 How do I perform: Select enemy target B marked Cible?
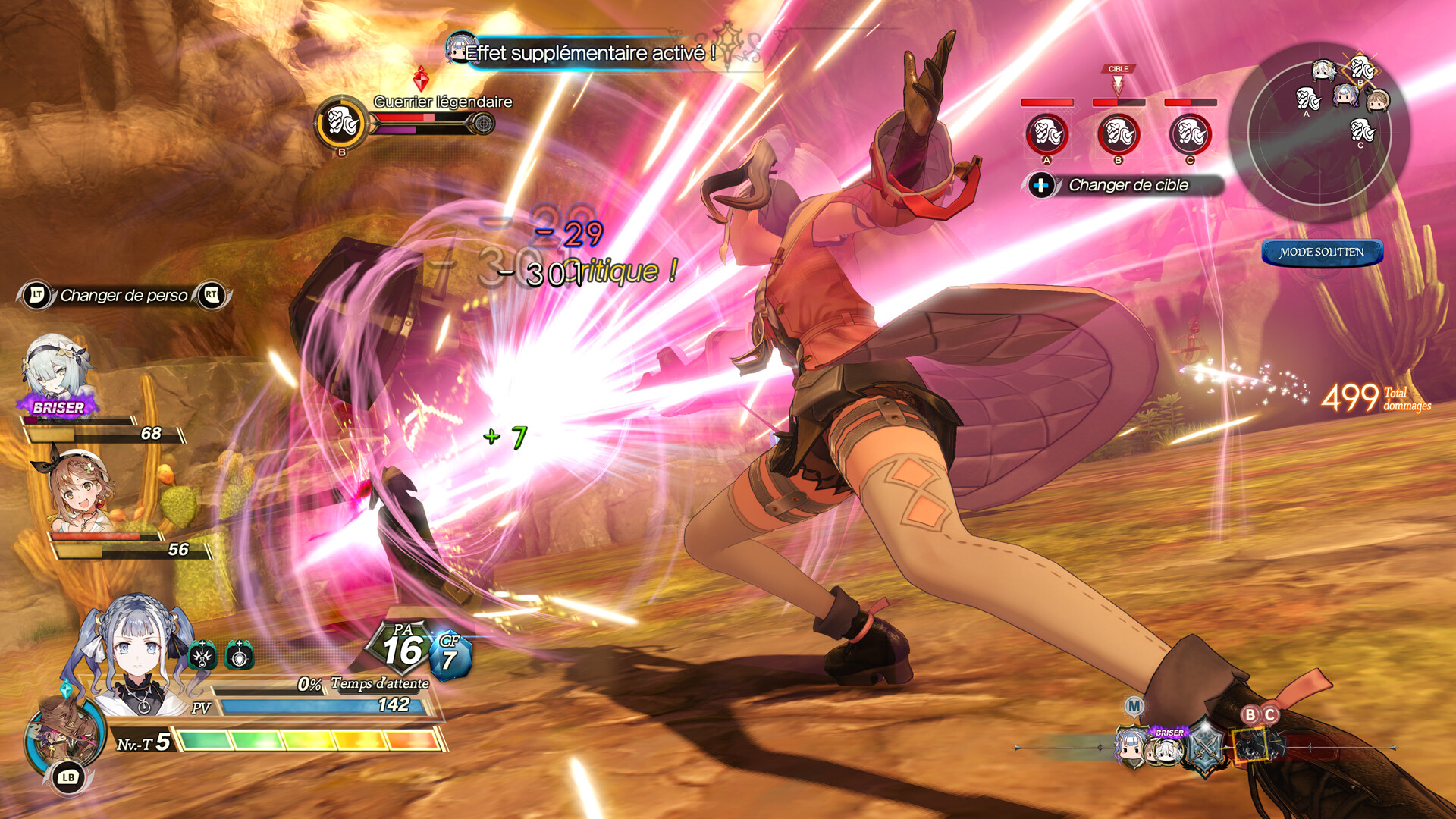click(x=1118, y=134)
